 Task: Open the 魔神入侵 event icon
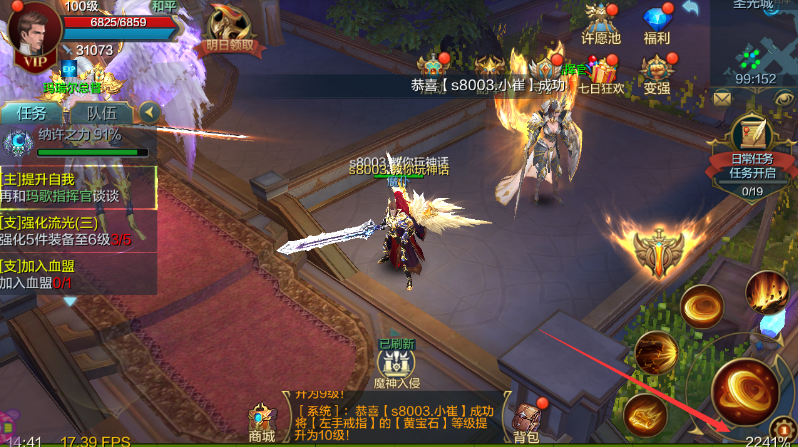tap(398, 362)
